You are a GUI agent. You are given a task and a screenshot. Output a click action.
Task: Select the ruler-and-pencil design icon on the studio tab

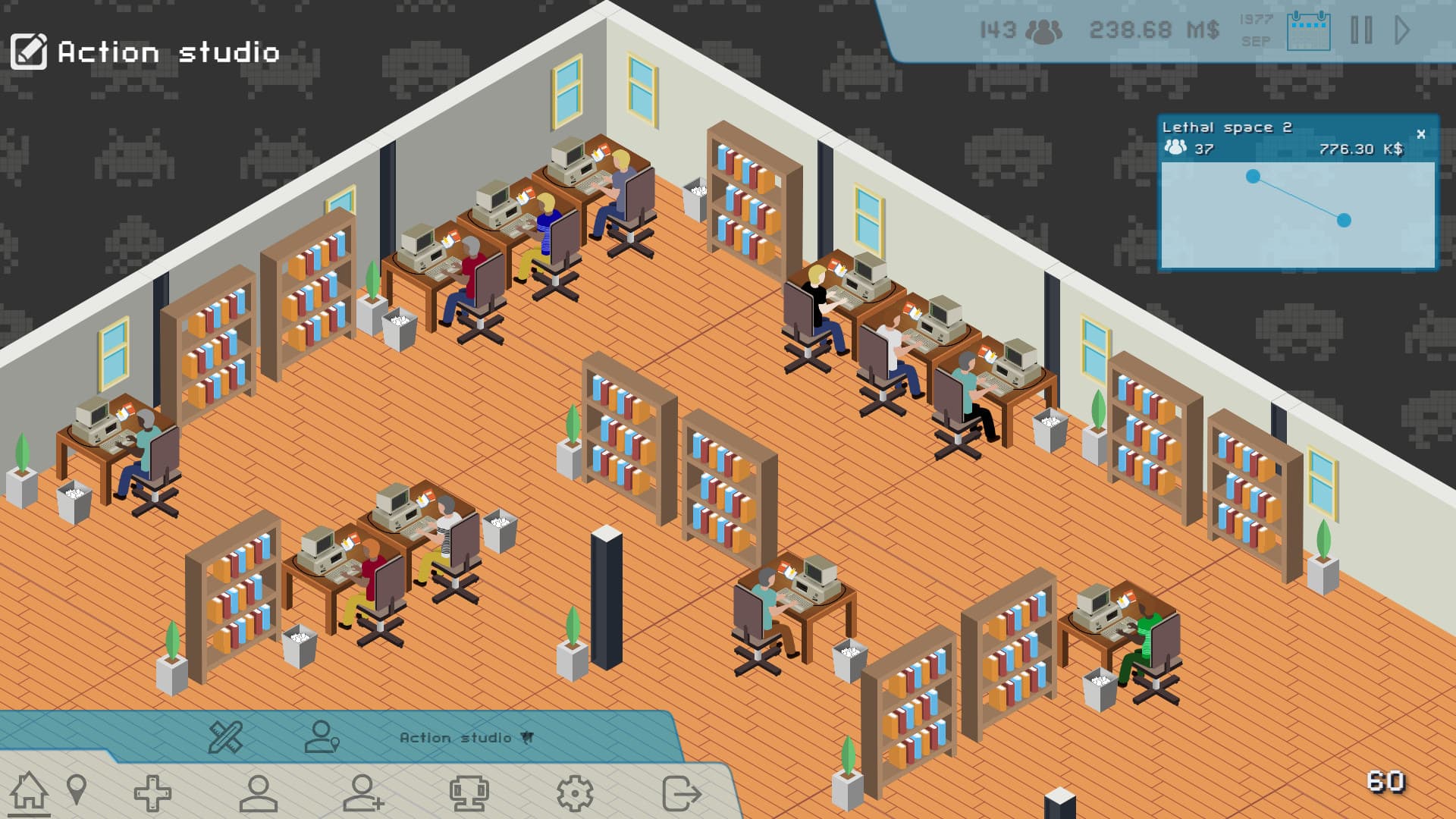pos(225,736)
